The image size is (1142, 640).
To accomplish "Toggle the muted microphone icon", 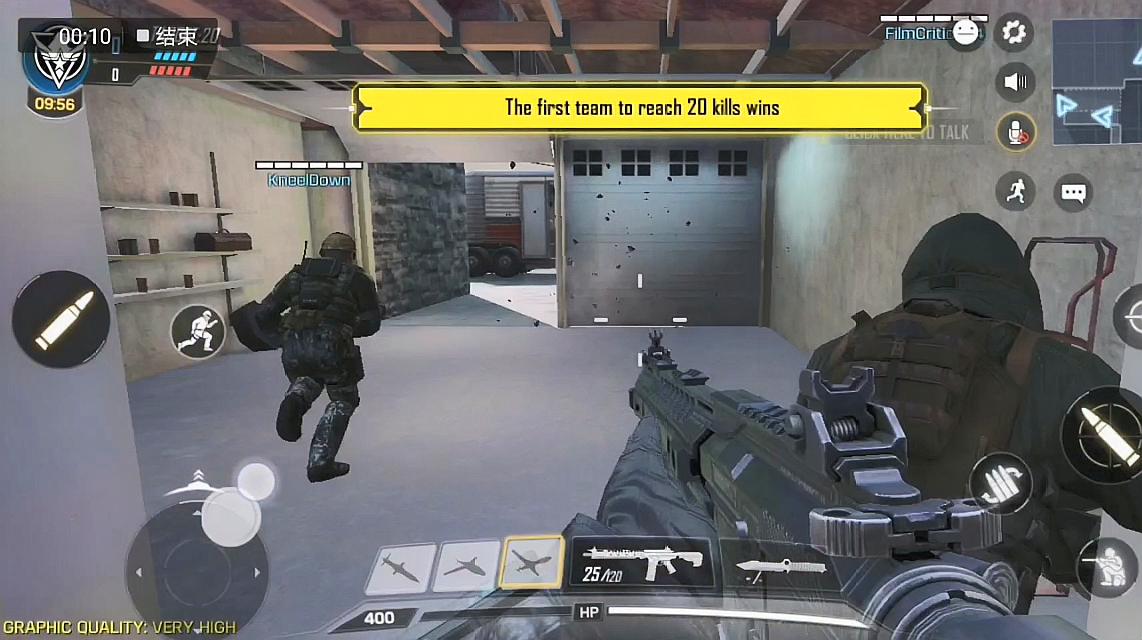I will 1016,131.
